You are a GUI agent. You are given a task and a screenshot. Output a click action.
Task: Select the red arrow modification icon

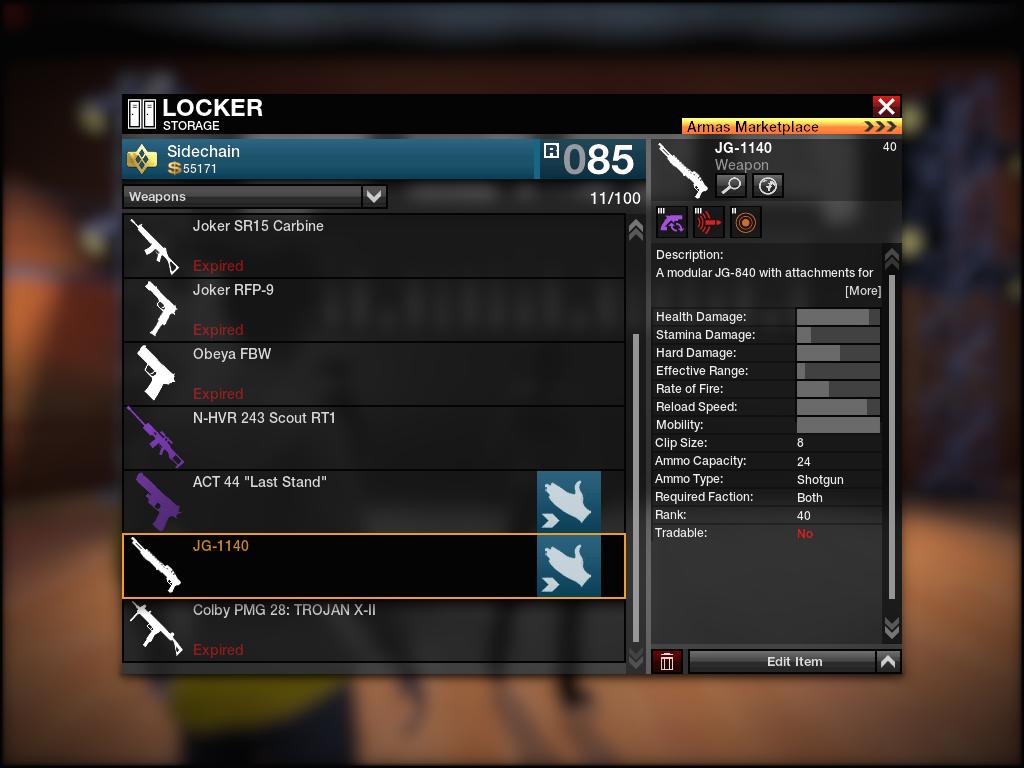(x=708, y=222)
